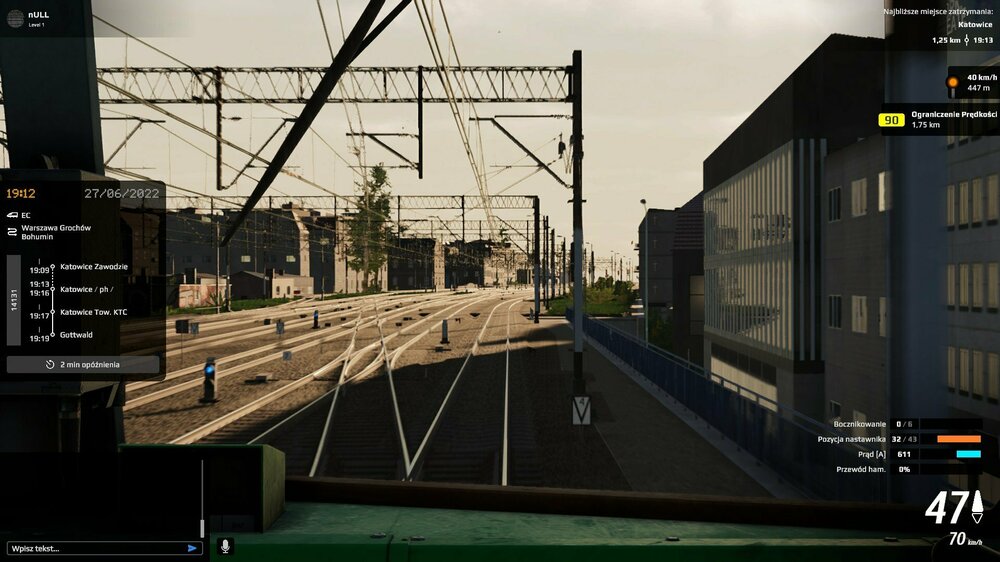Select the Katowice Zawodzie timetable stop

click(94, 267)
